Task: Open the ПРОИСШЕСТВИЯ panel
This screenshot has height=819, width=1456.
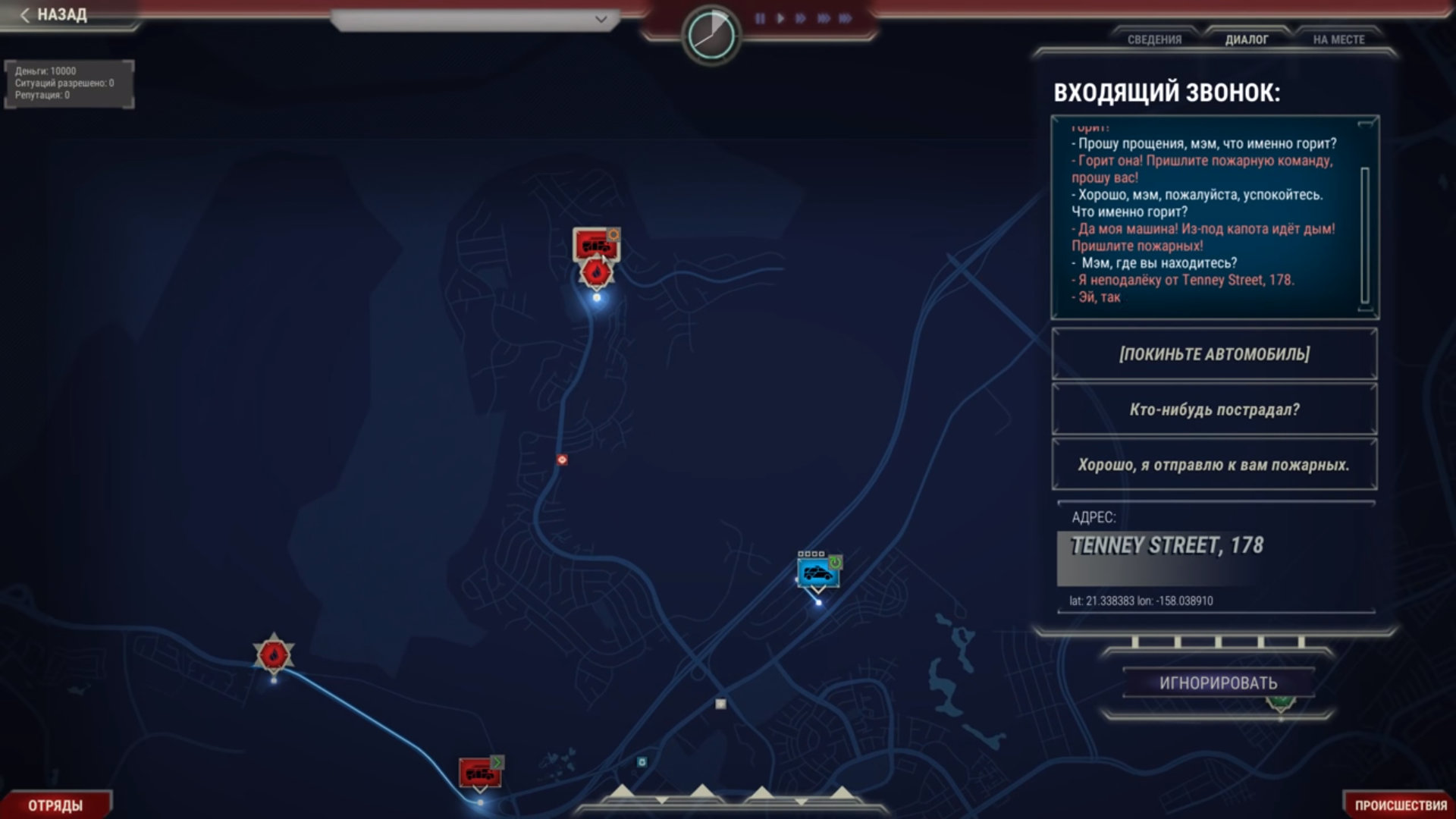Action: pyautogui.click(x=1400, y=805)
